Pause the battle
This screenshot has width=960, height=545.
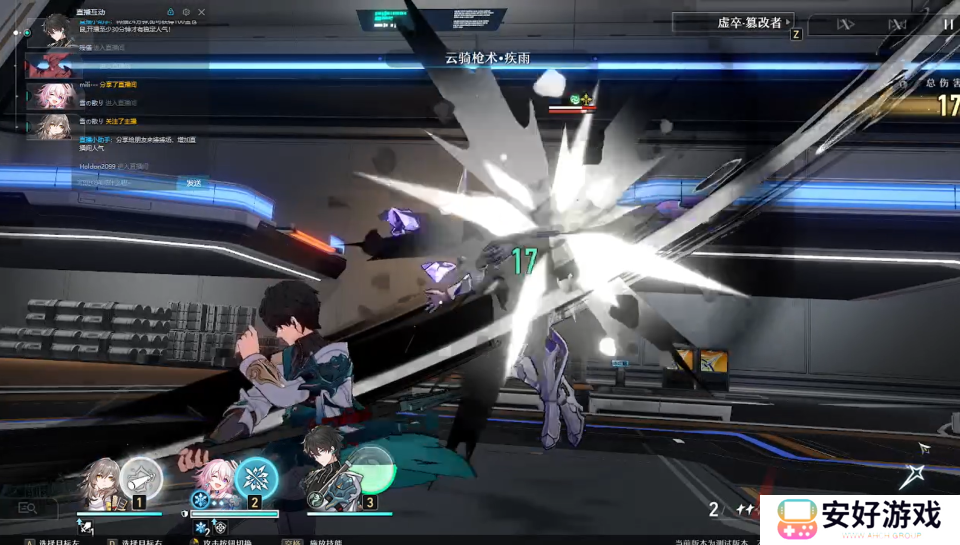(x=947, y=24)
